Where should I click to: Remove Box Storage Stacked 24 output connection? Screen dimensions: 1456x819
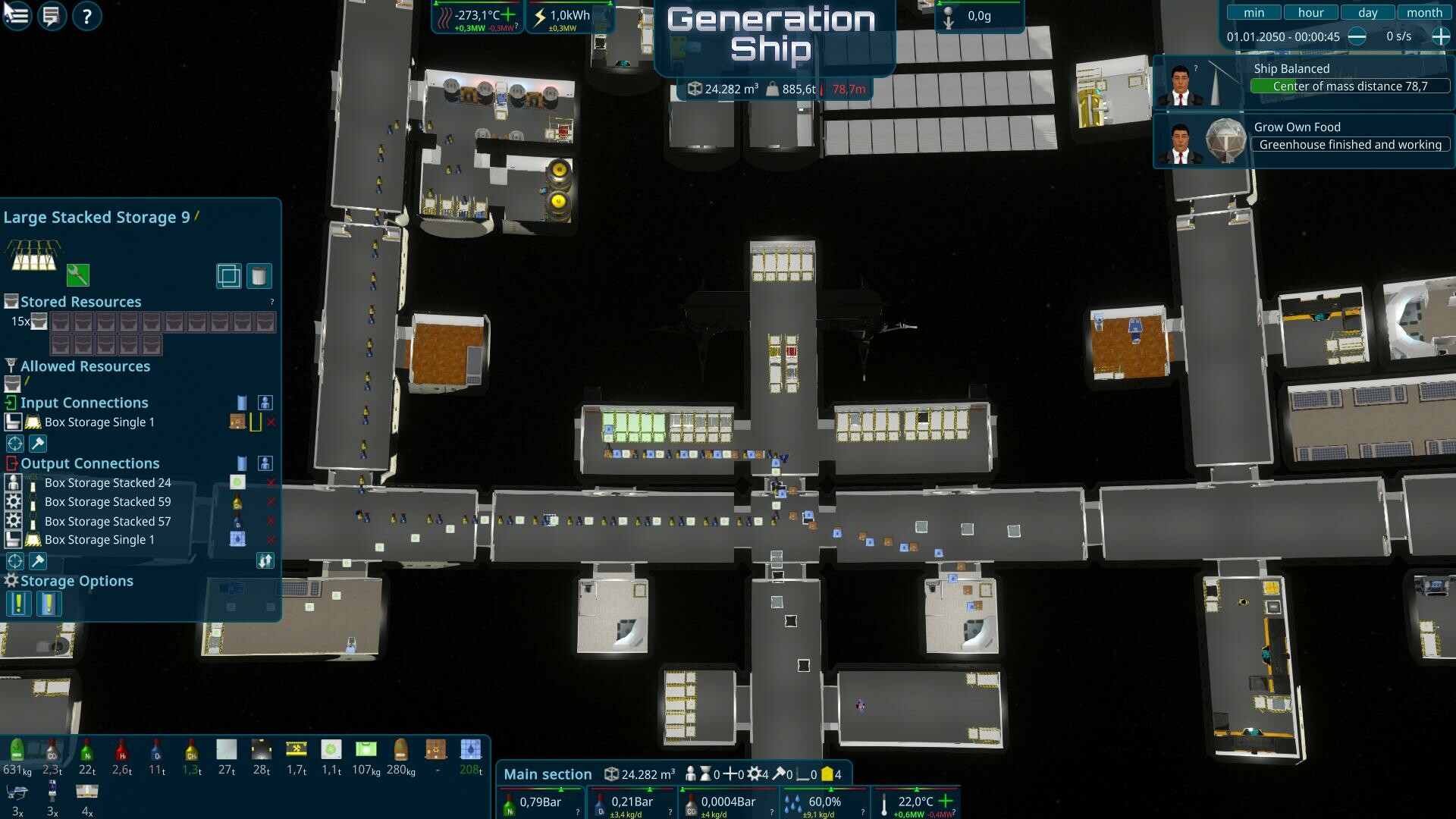(x=271, y=482)
